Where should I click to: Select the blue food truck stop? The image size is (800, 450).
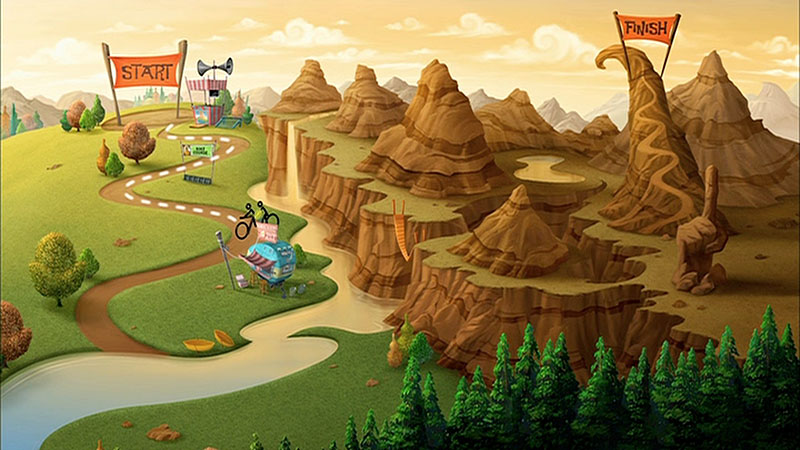268,264
